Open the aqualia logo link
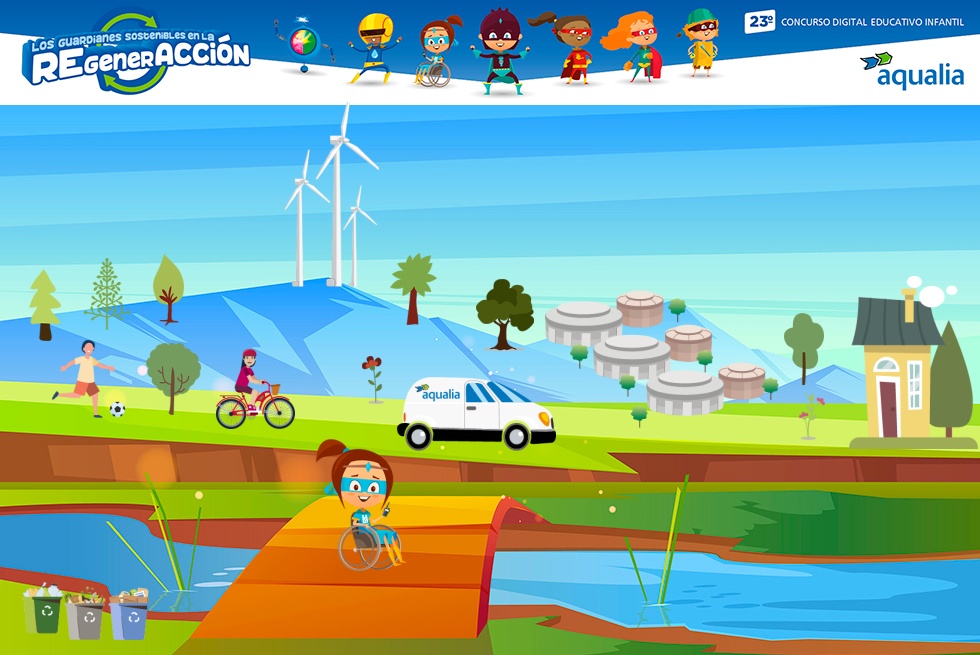This screenshot has width=980, height=655. 911,71
